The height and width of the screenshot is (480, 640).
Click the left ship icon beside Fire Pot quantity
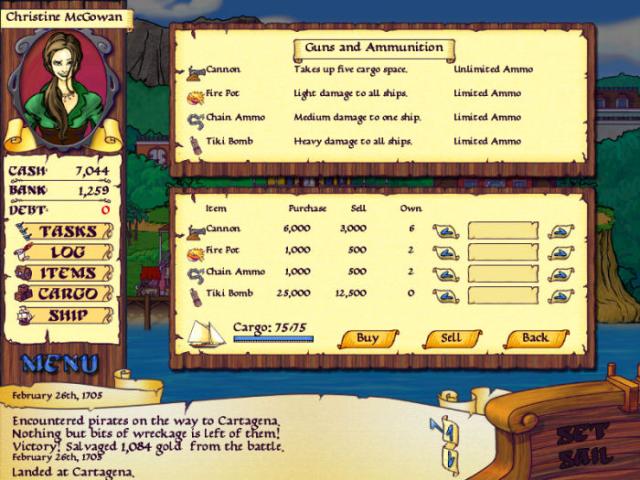(446, 252)
